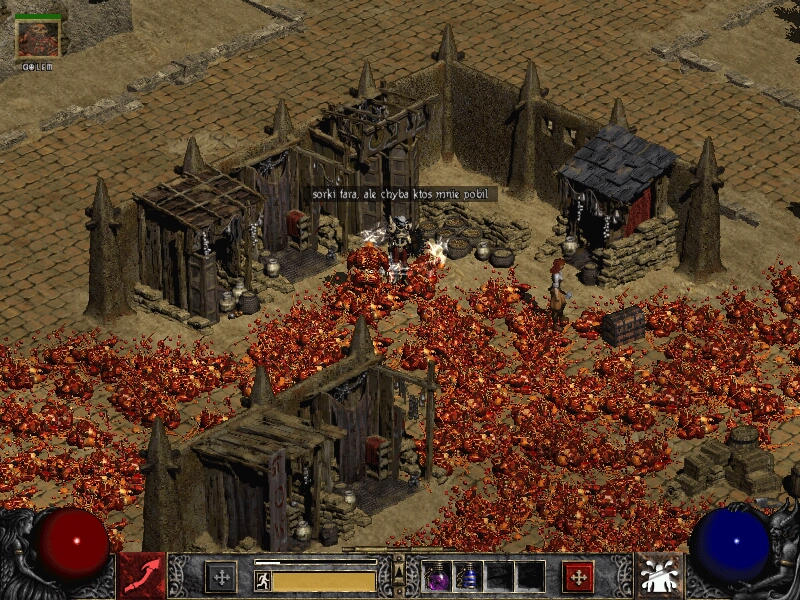Viewport: 800px width, 600px height.
Task: Select the Golem minion portrait
Action: tap(38, 37)
